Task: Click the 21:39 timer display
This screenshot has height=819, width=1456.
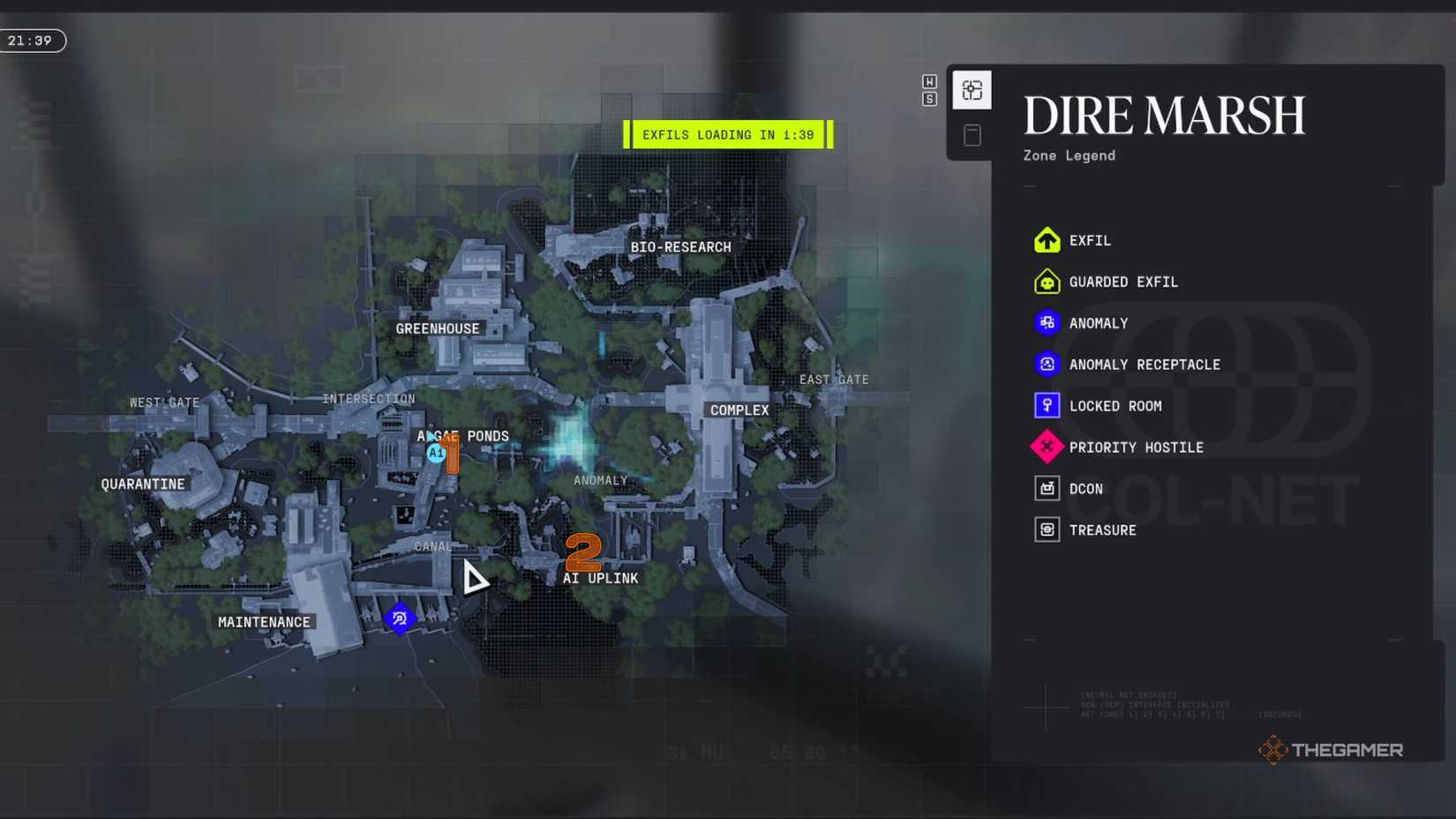Action: 33,40
